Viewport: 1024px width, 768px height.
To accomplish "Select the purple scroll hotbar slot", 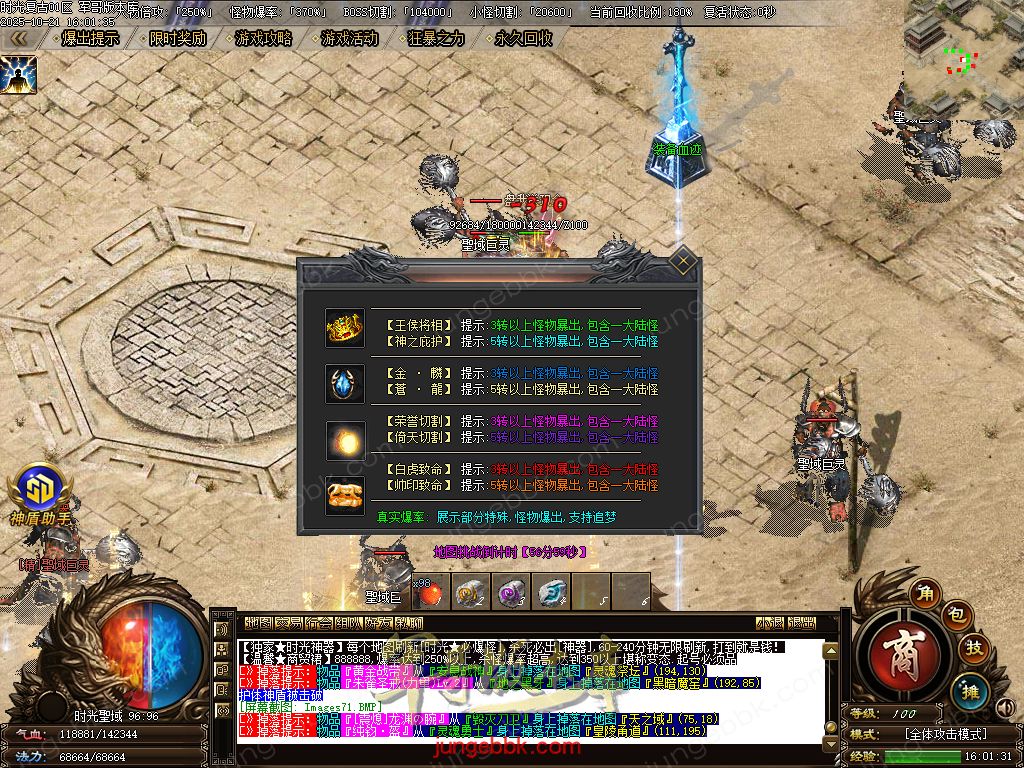I will click(512, 592).
